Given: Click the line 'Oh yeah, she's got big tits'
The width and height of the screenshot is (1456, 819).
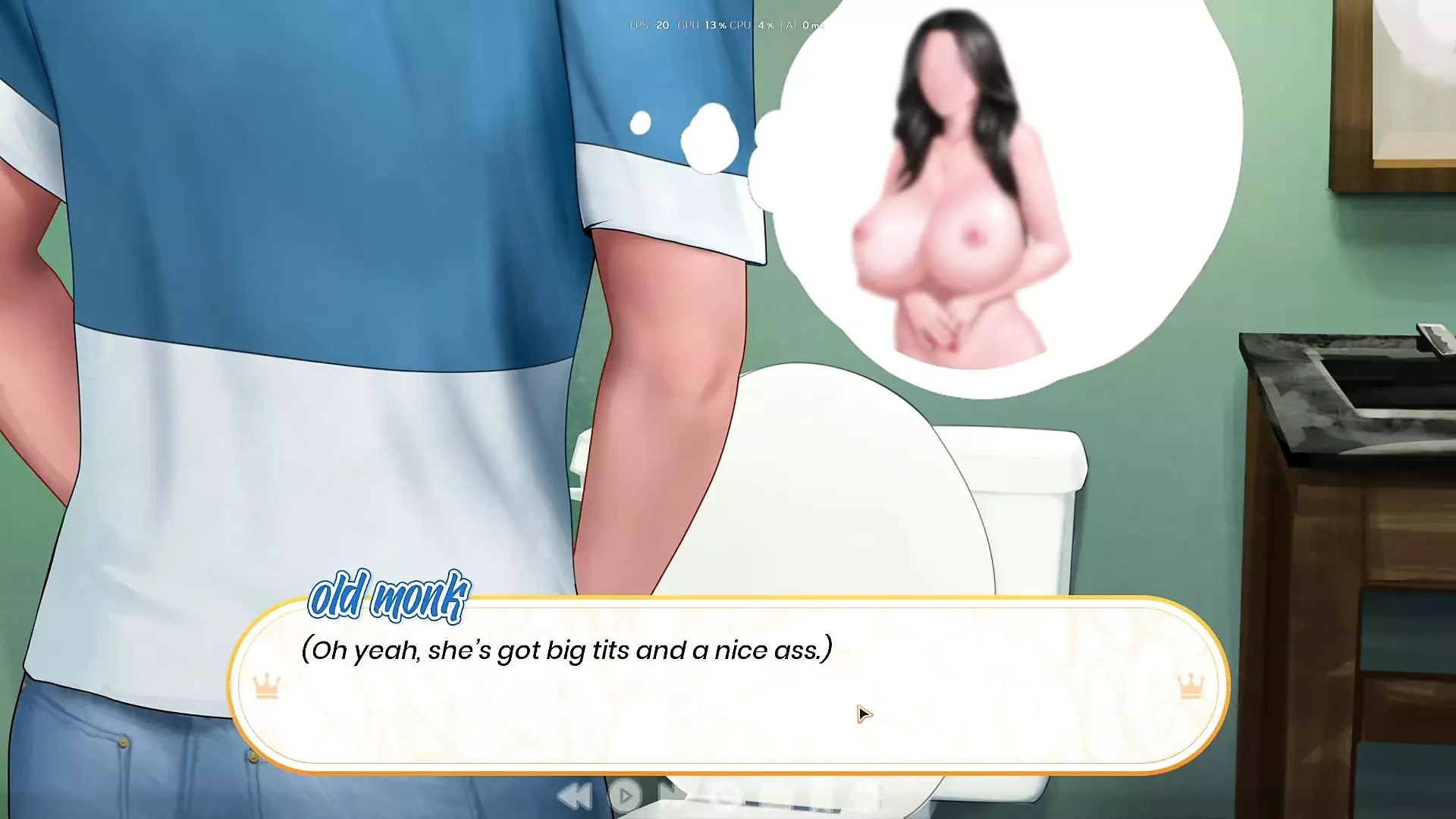Looking at the screenshot, I should coord(565,650).
